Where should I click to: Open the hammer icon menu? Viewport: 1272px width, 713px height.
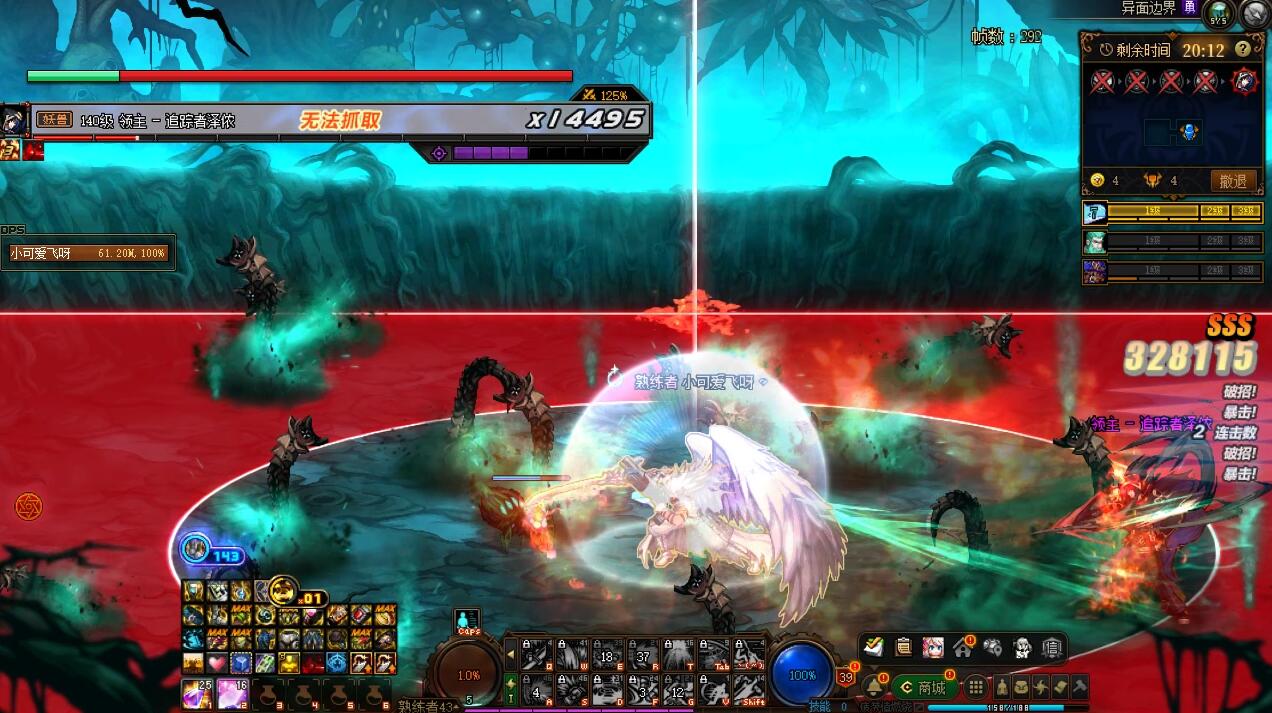1080,688
